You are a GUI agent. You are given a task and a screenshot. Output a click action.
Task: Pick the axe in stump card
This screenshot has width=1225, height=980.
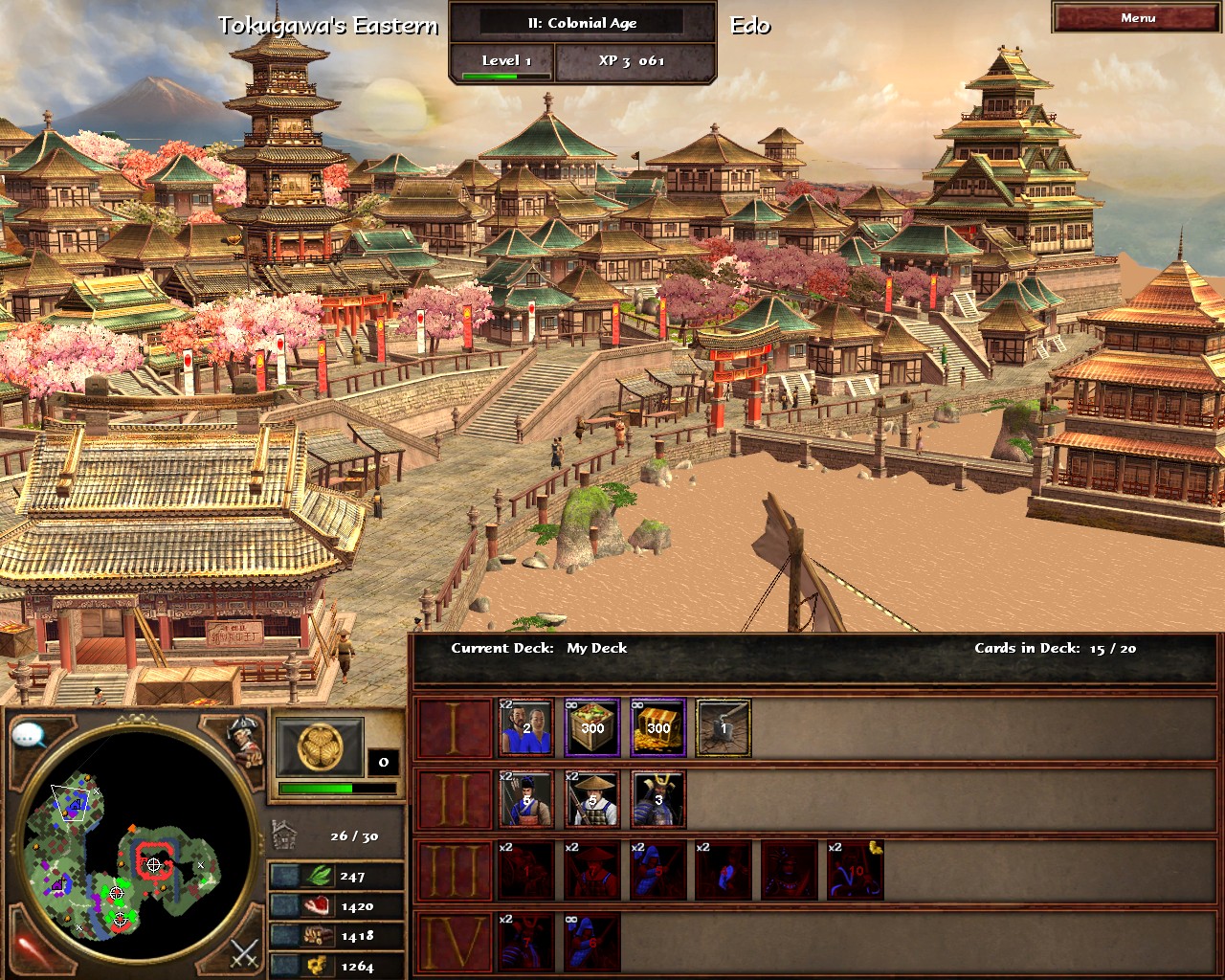pos(724,728)
